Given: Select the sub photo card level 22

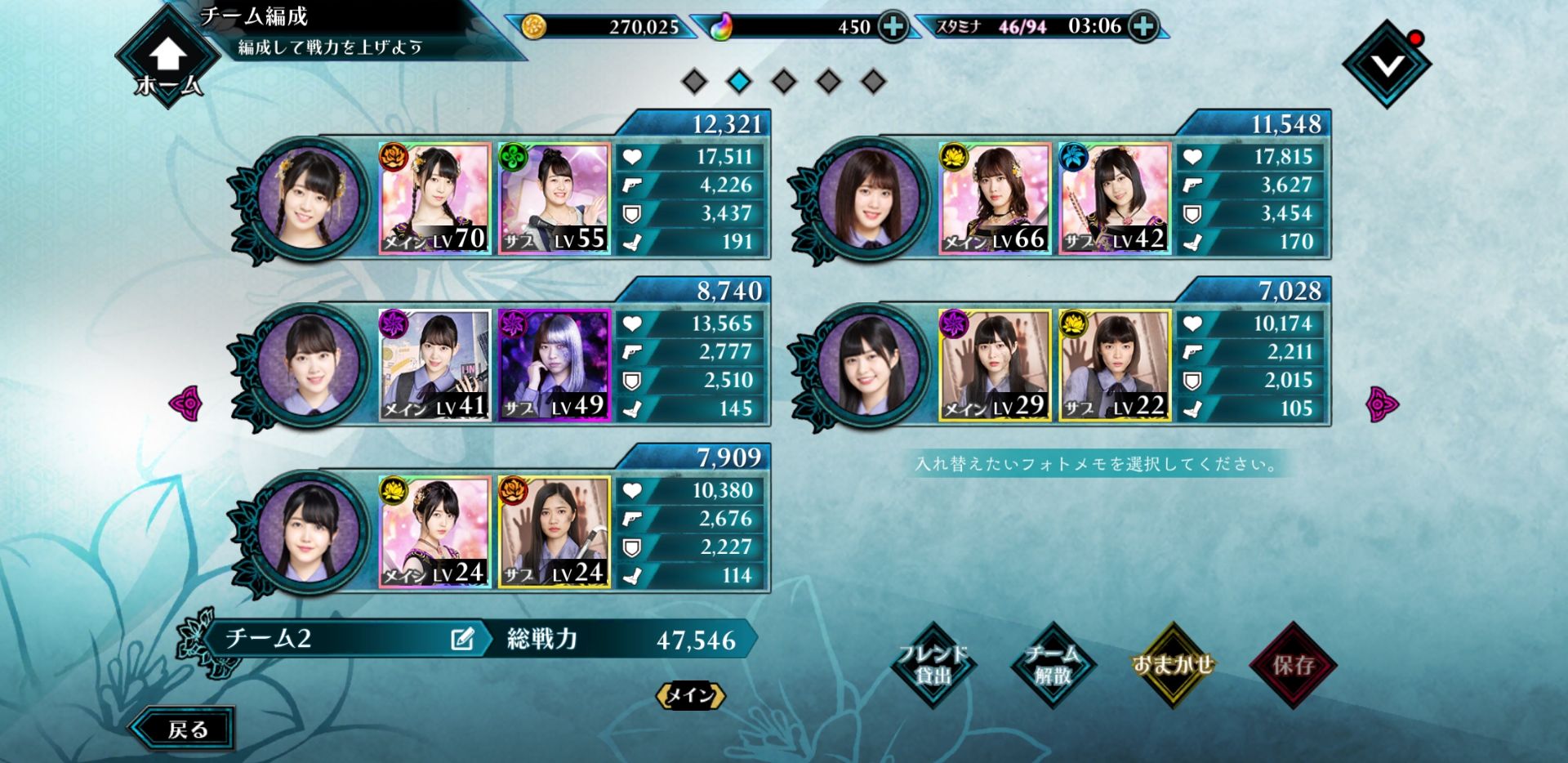Looking at the screenshot, I should 1115,365.
